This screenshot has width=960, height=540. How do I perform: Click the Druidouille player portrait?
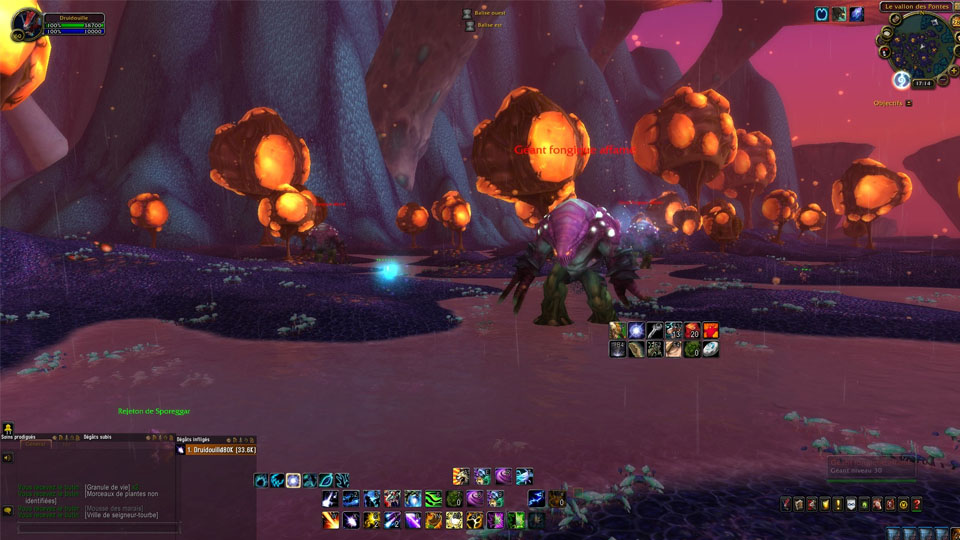(27, 24)
